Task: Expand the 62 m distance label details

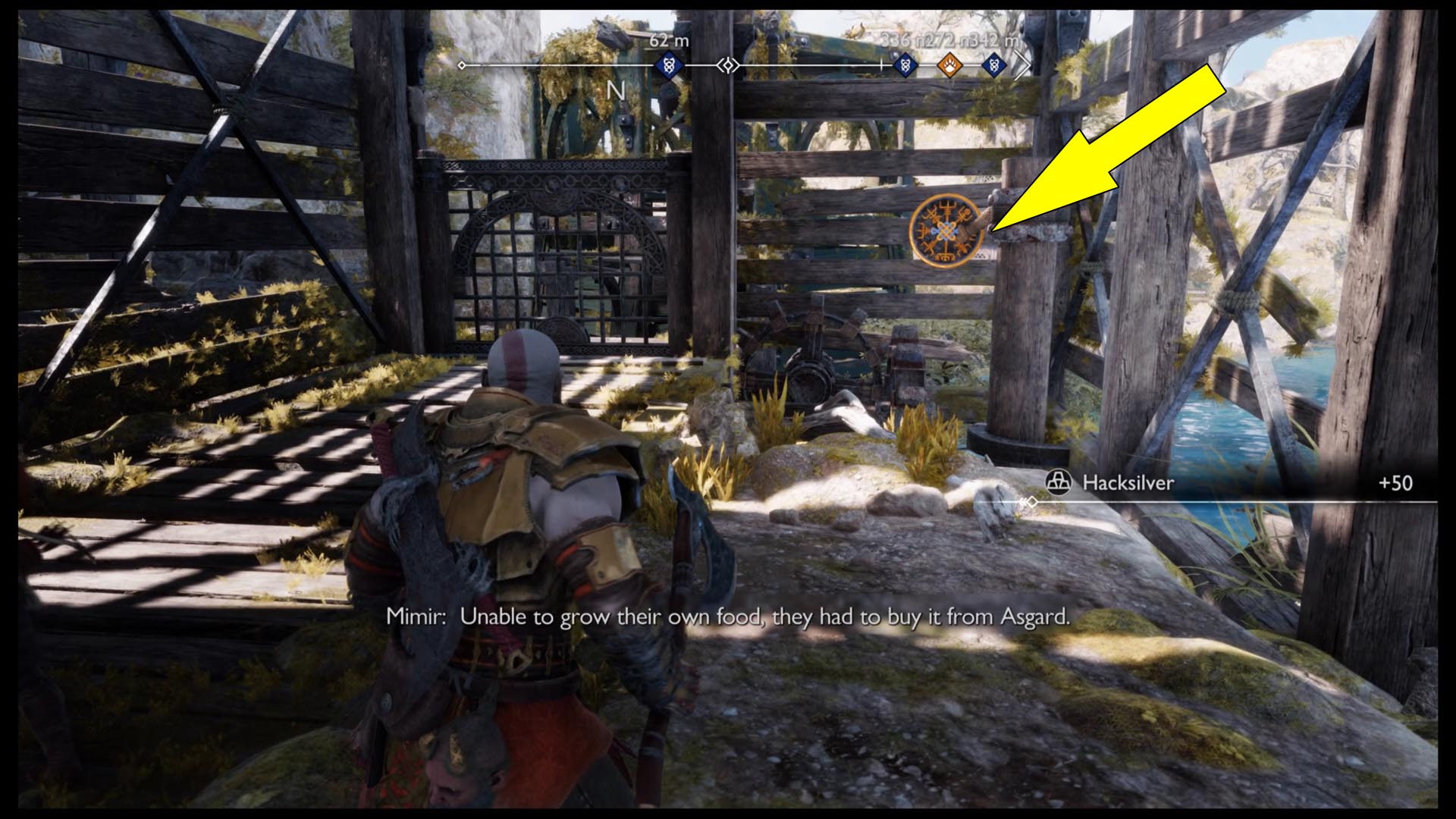Action: 668,41
